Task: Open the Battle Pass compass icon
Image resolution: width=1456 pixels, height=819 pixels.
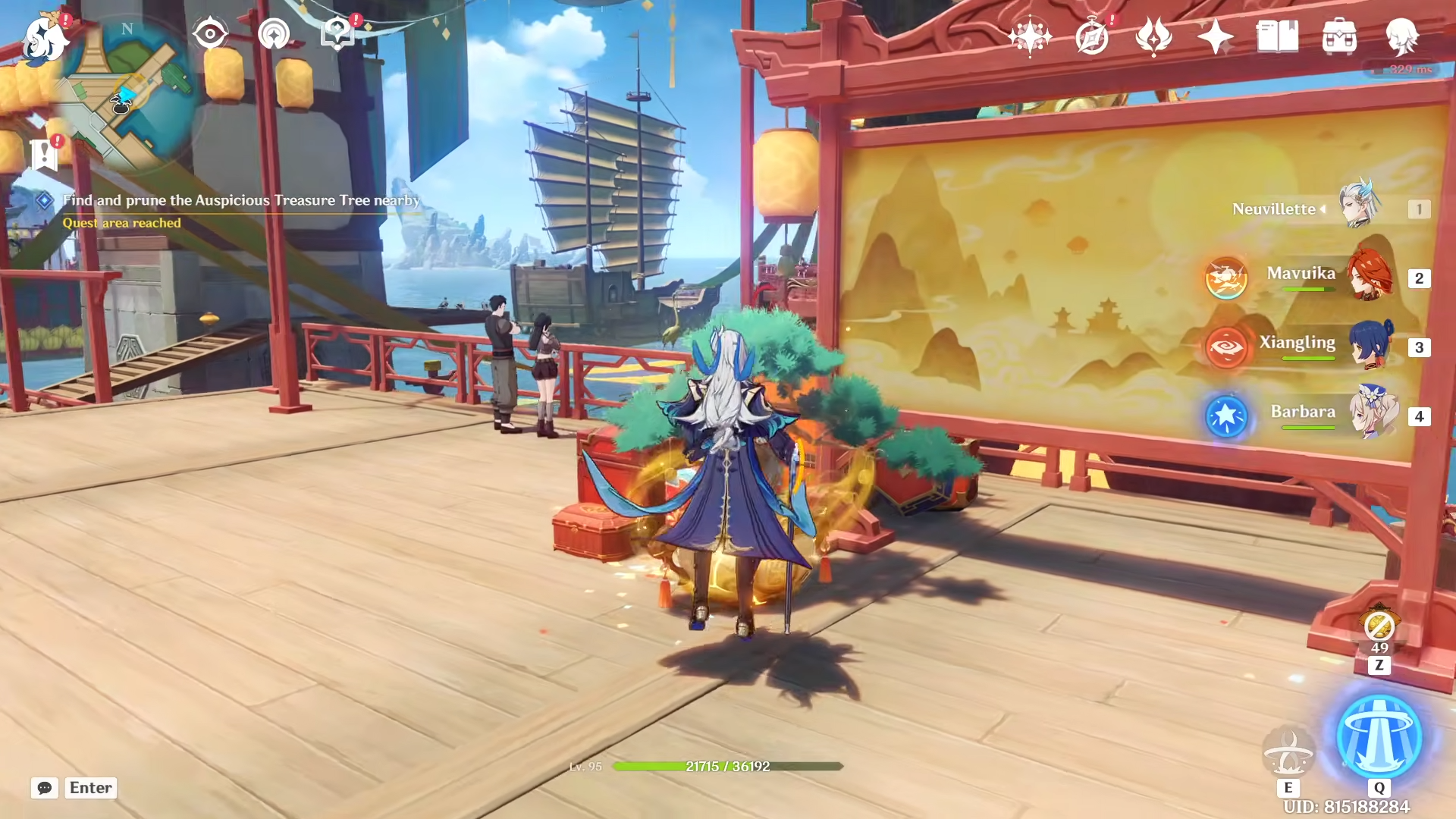Action: click(x=1090, y=35)
